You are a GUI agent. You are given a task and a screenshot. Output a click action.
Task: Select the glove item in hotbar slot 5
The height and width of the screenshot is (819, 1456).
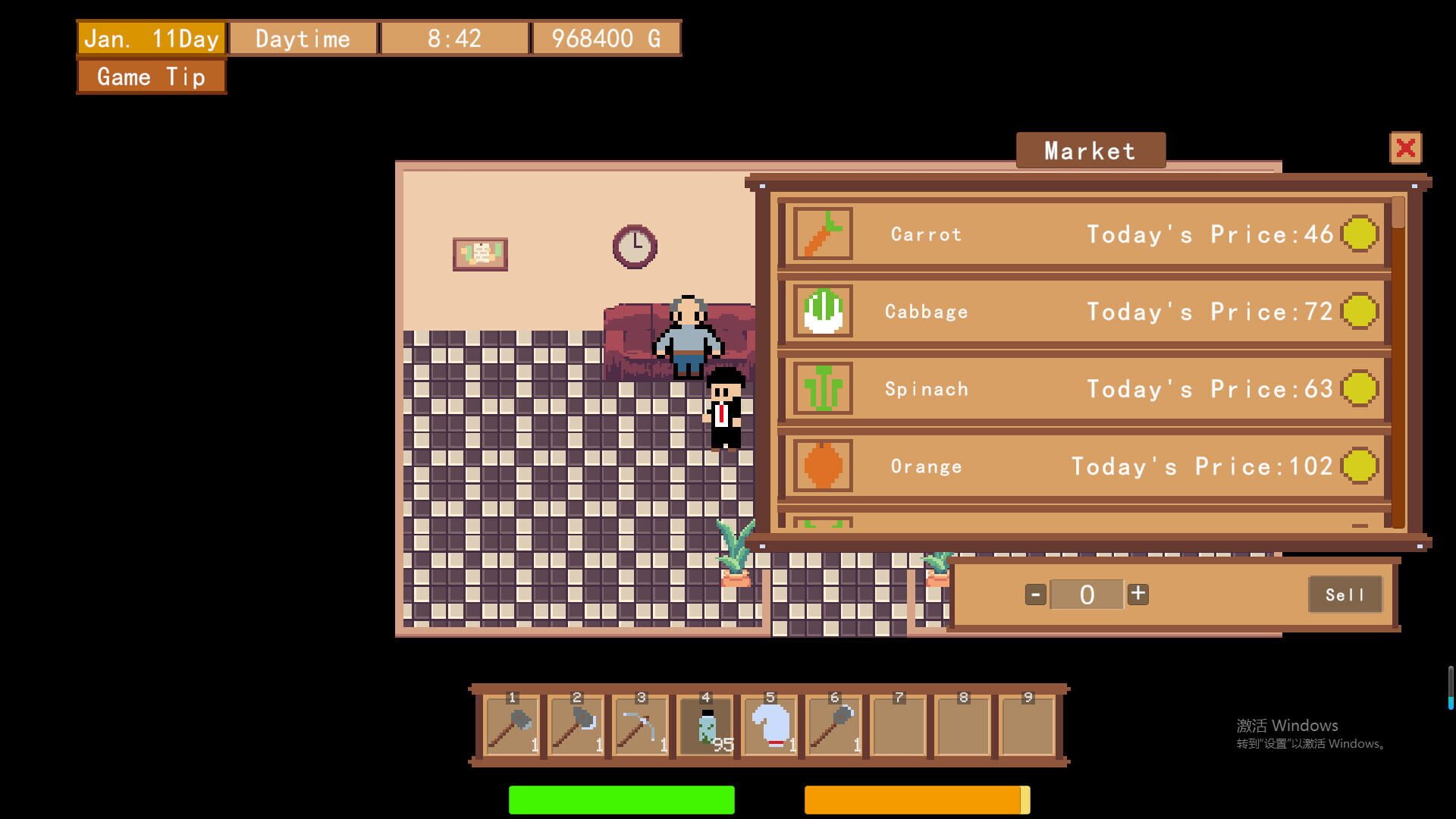tap(770, 726)
